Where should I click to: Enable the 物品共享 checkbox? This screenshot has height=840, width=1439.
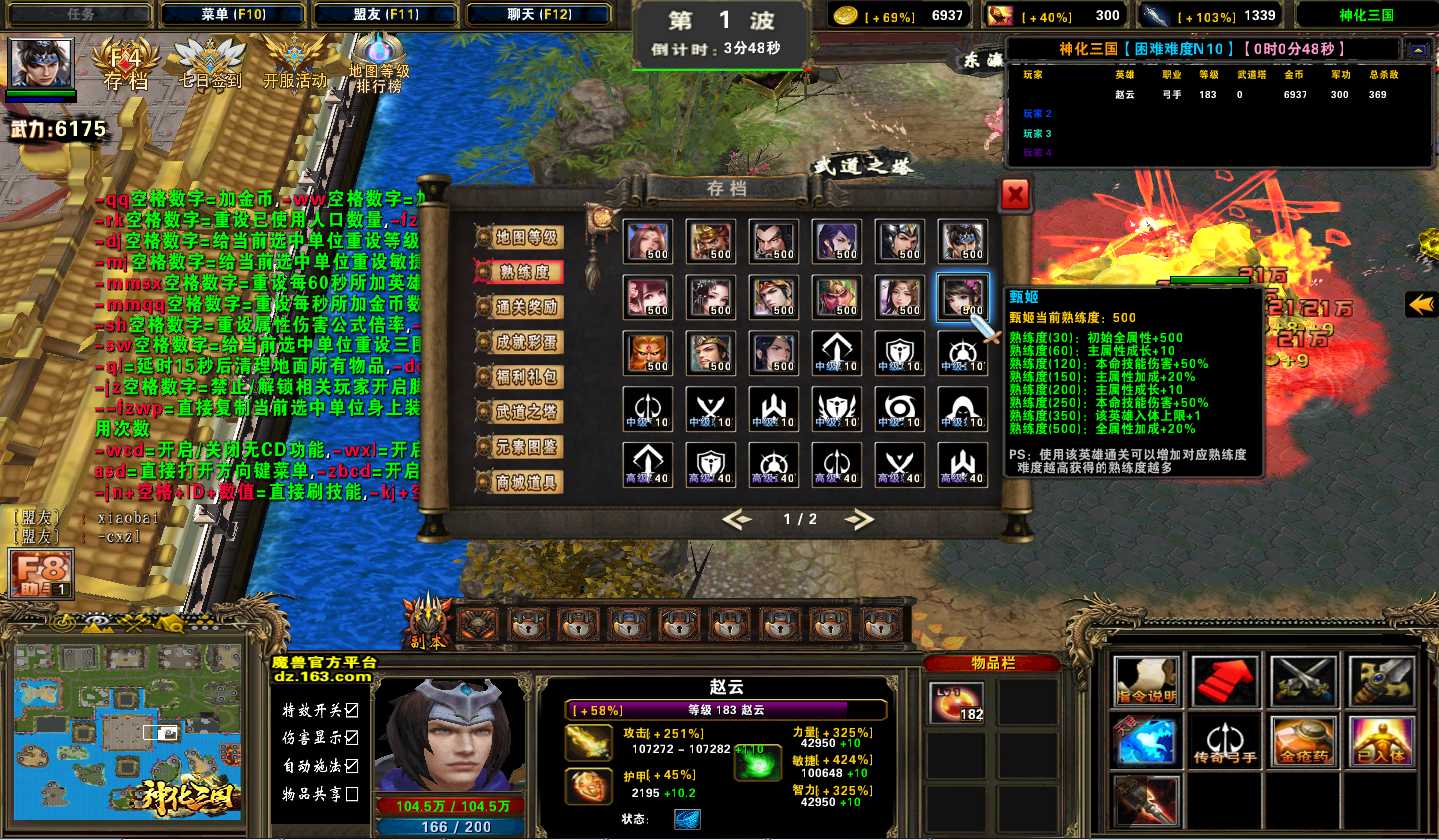(x=351, y=794)
